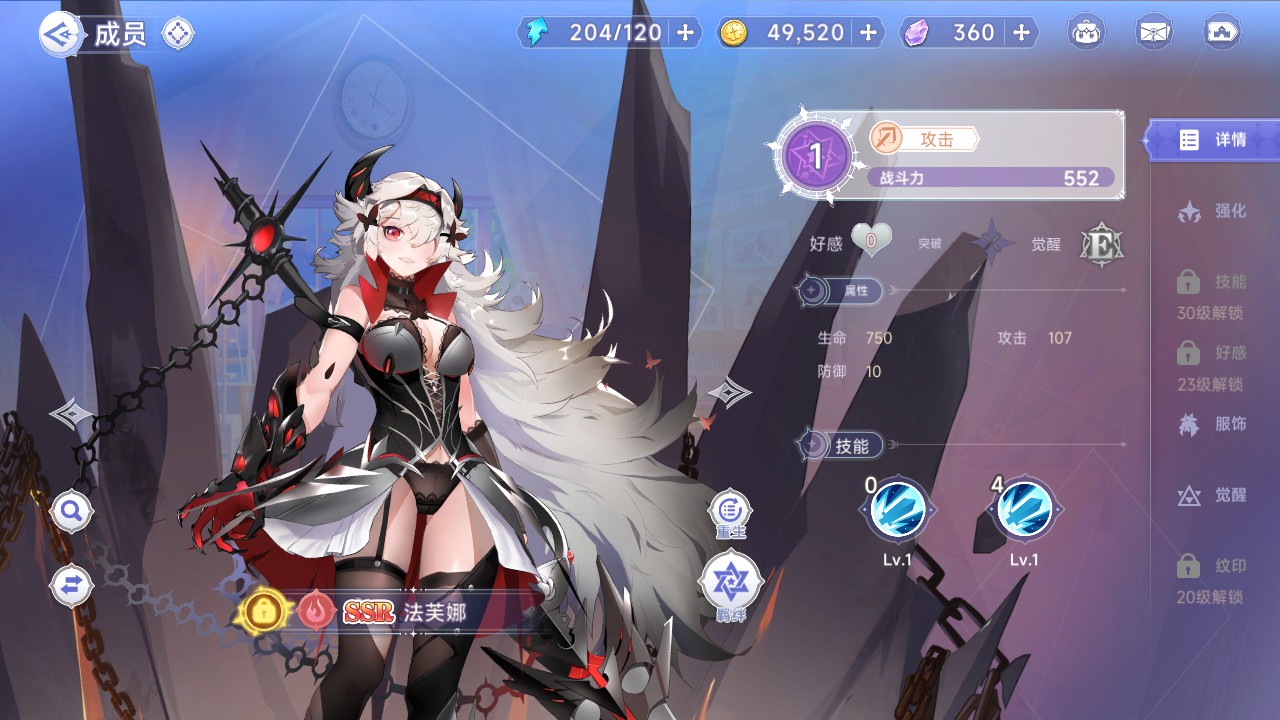Open the 服饰 costume tab

[x=1213, y=424]
